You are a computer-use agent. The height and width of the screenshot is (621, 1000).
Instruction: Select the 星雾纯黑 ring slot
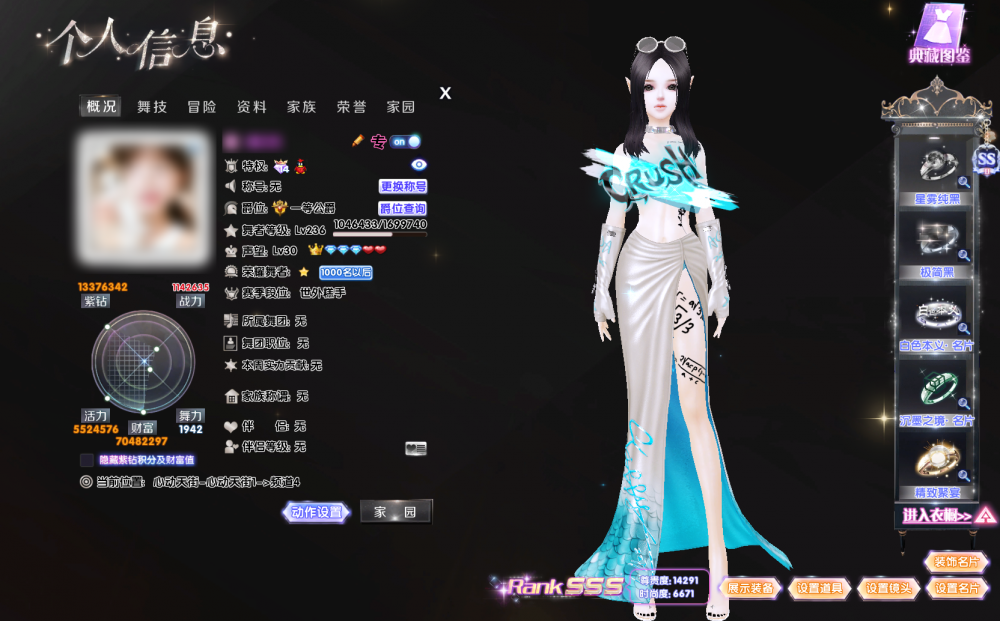click(x=930, y=170)
